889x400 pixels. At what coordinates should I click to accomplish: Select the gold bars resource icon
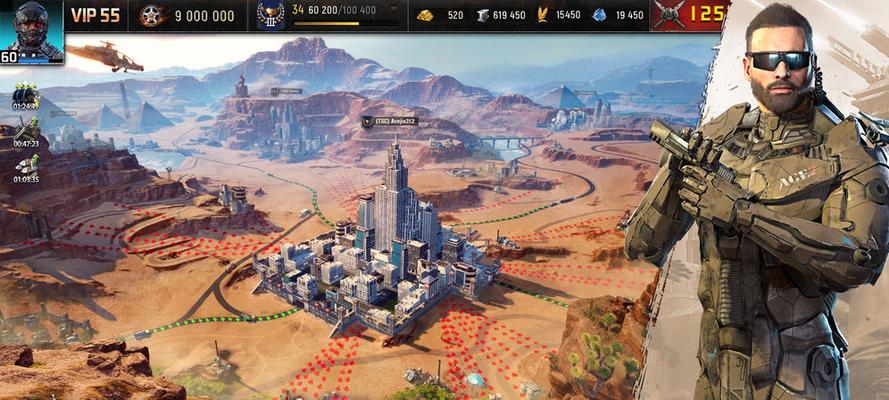point(425,16)
